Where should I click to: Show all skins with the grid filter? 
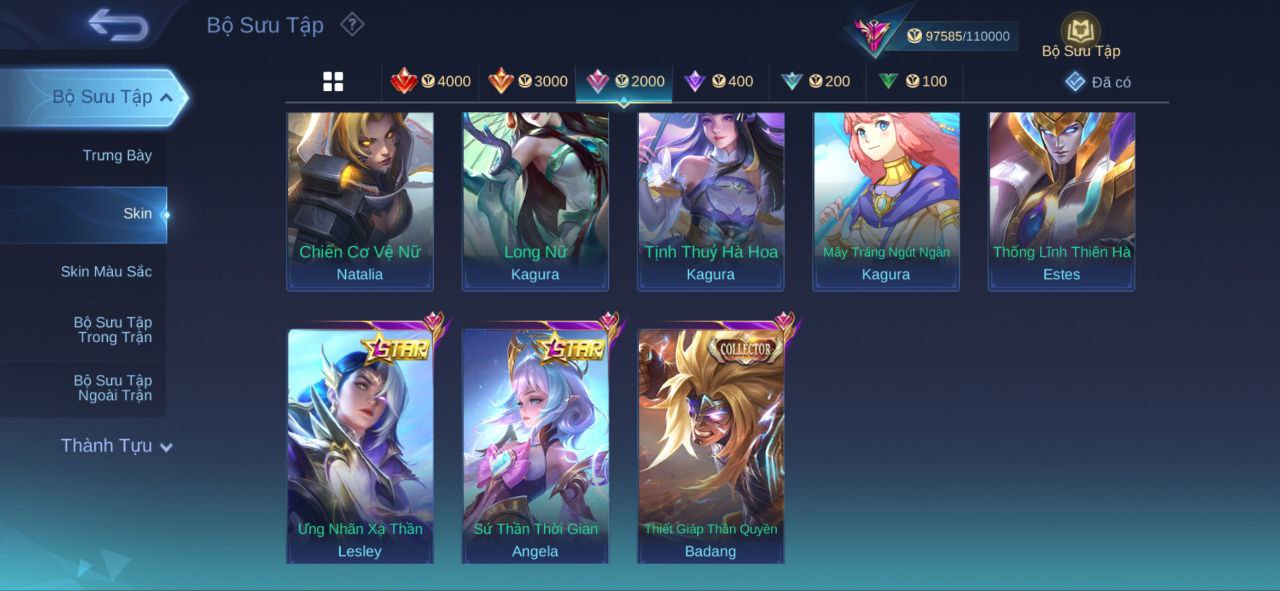(x=333, y=82)
